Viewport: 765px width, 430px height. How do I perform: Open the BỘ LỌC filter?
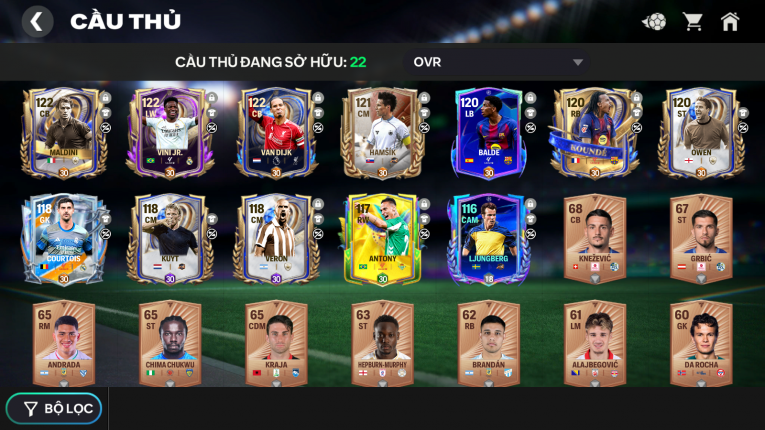pos(53,408)
